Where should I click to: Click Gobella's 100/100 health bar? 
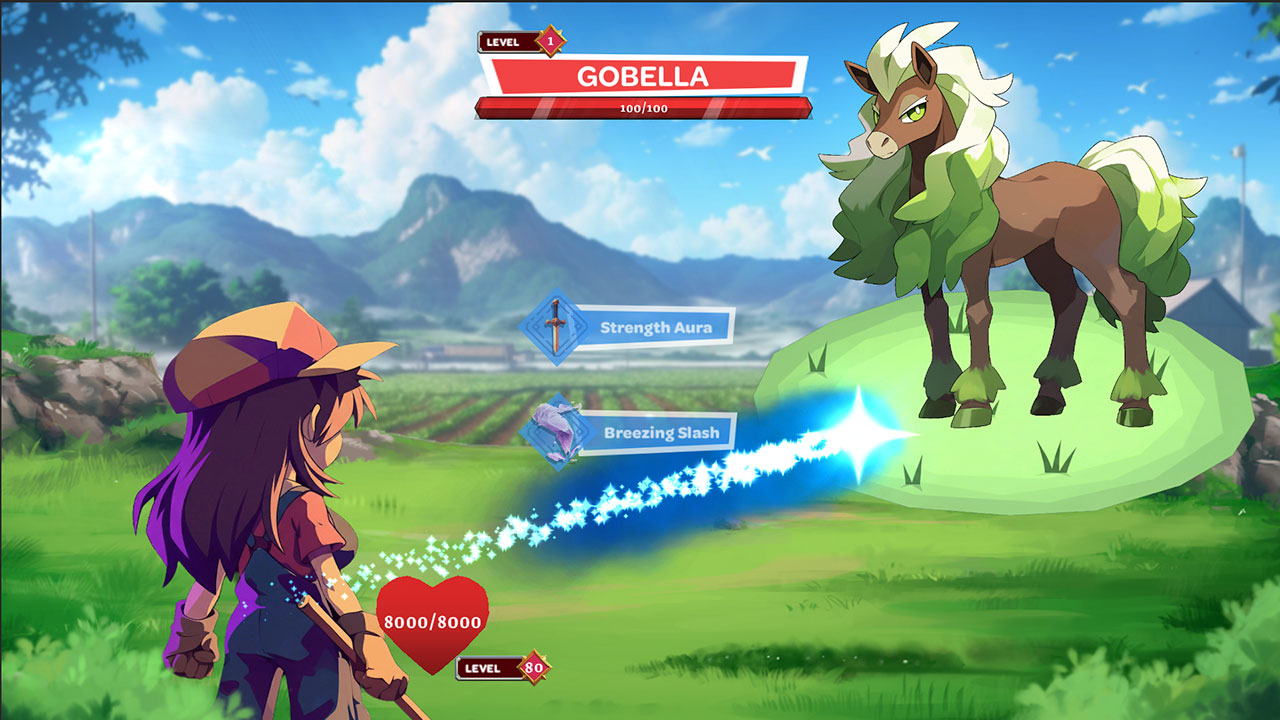644,106
